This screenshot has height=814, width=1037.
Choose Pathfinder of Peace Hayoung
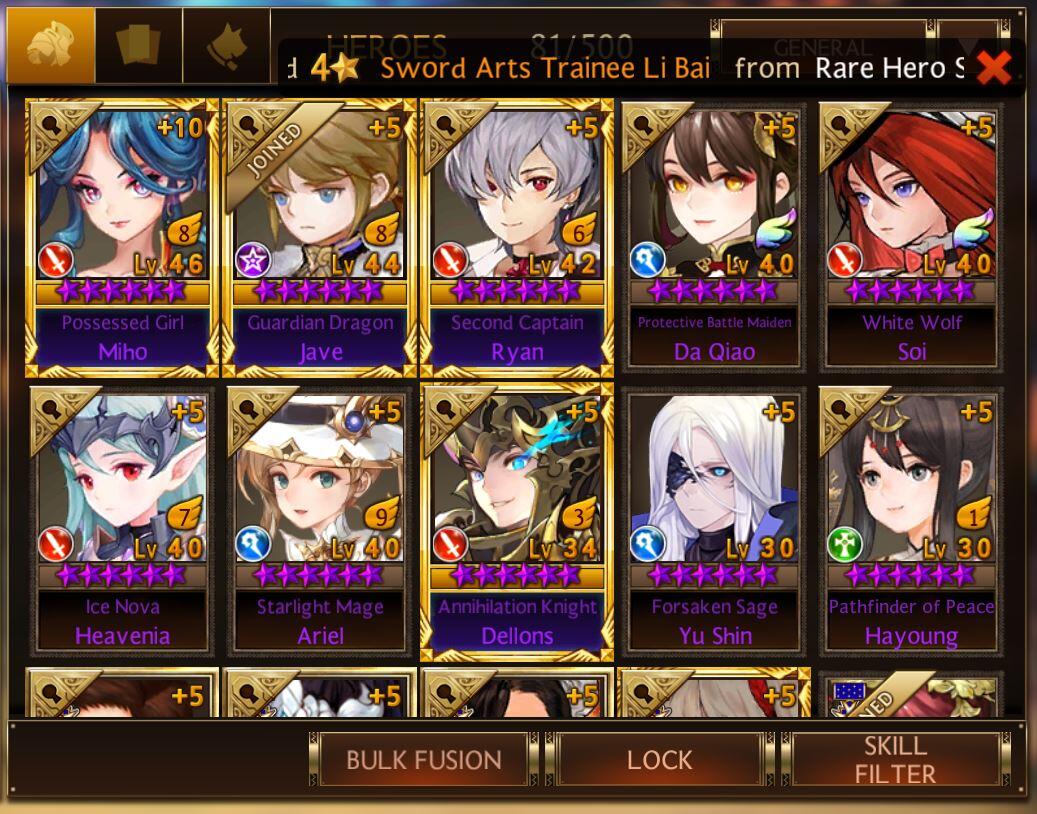[911, 521]
